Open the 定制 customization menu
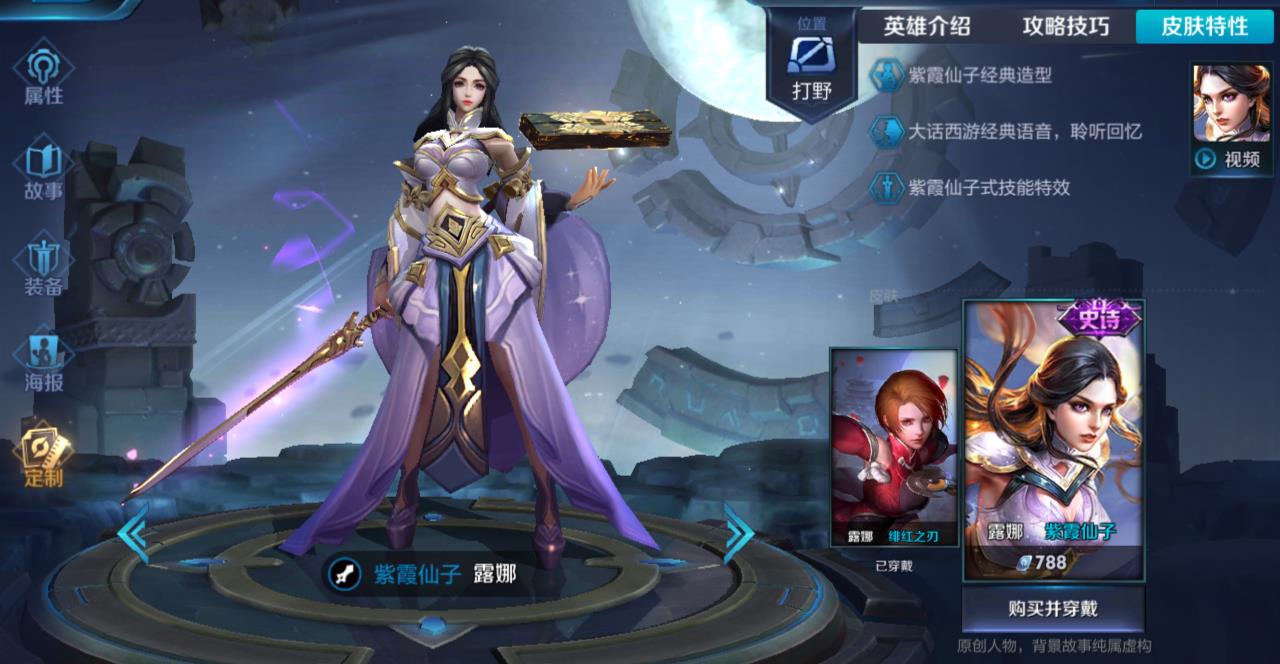The width and height of the screenshot is (1280, 664). point(43,455)
